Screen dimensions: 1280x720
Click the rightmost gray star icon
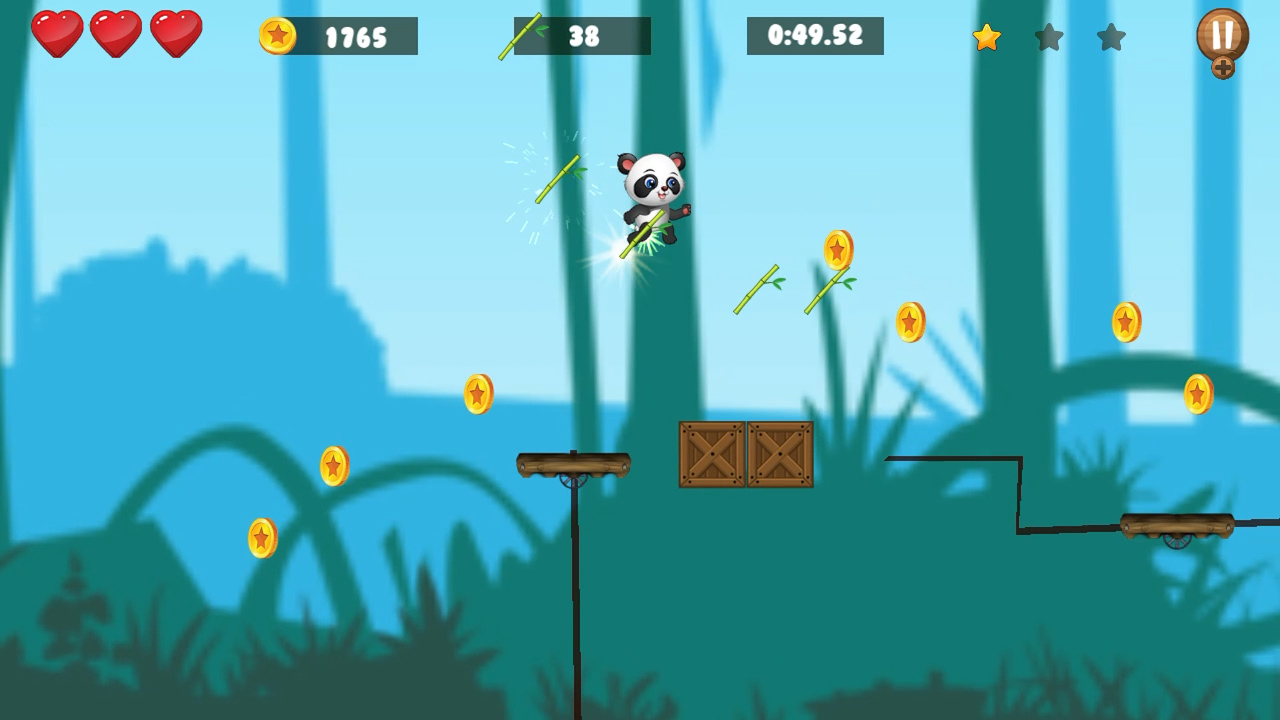(1110, 38)
